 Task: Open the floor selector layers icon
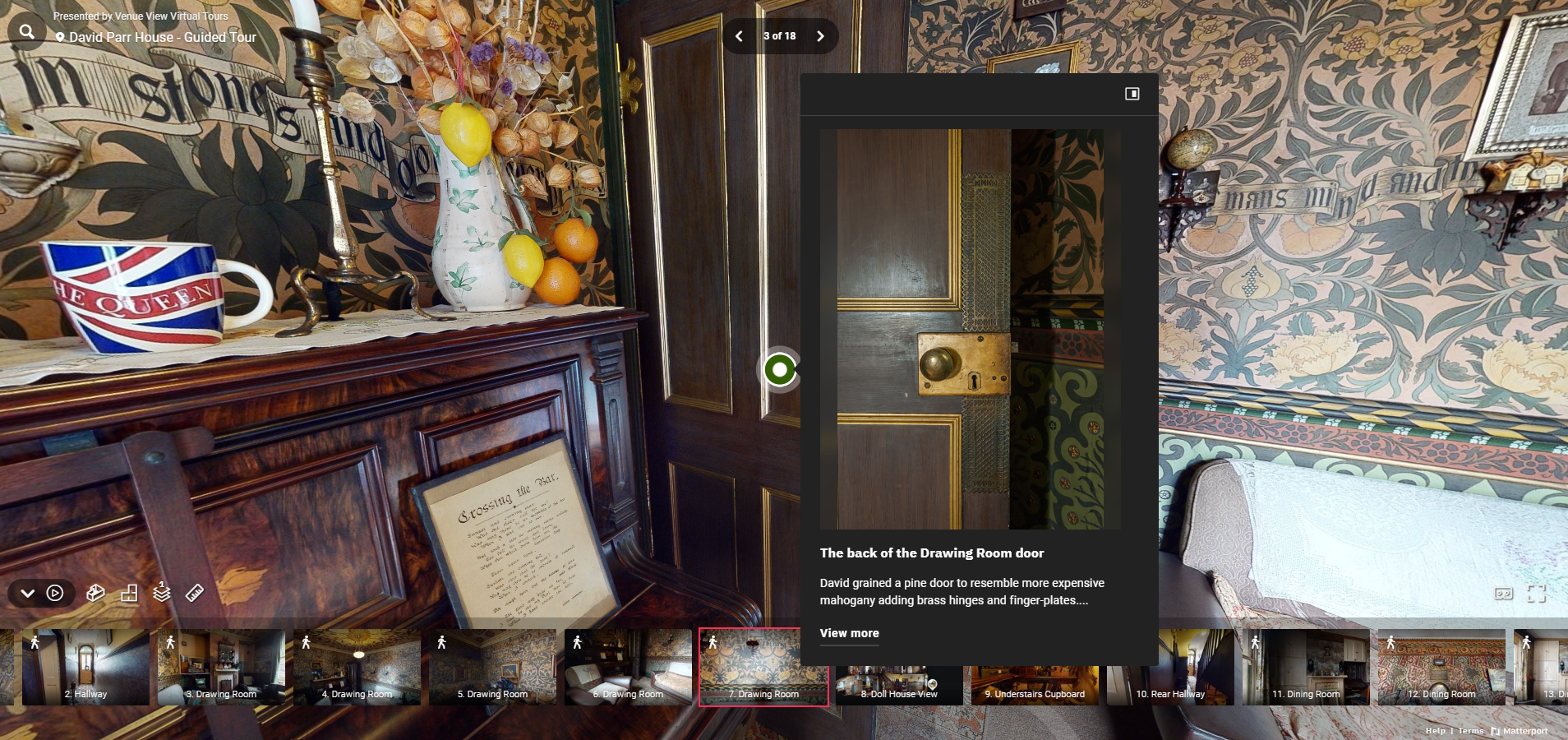coord(162,592)
